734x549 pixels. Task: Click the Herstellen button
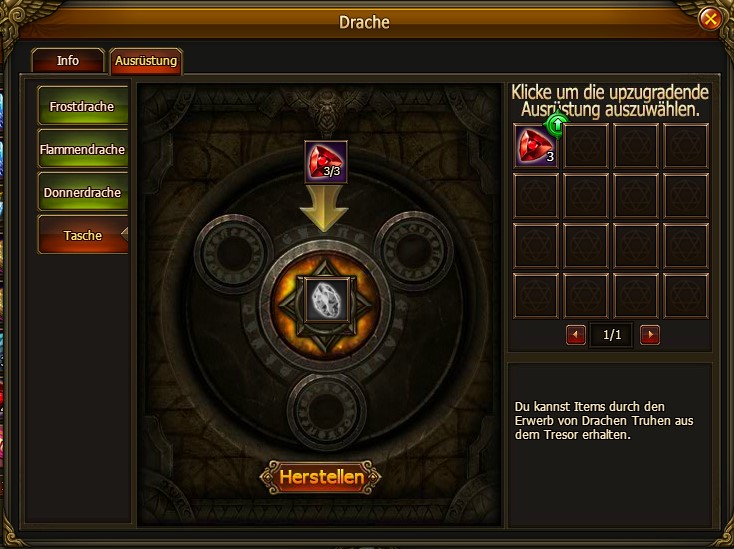[319, 477]
